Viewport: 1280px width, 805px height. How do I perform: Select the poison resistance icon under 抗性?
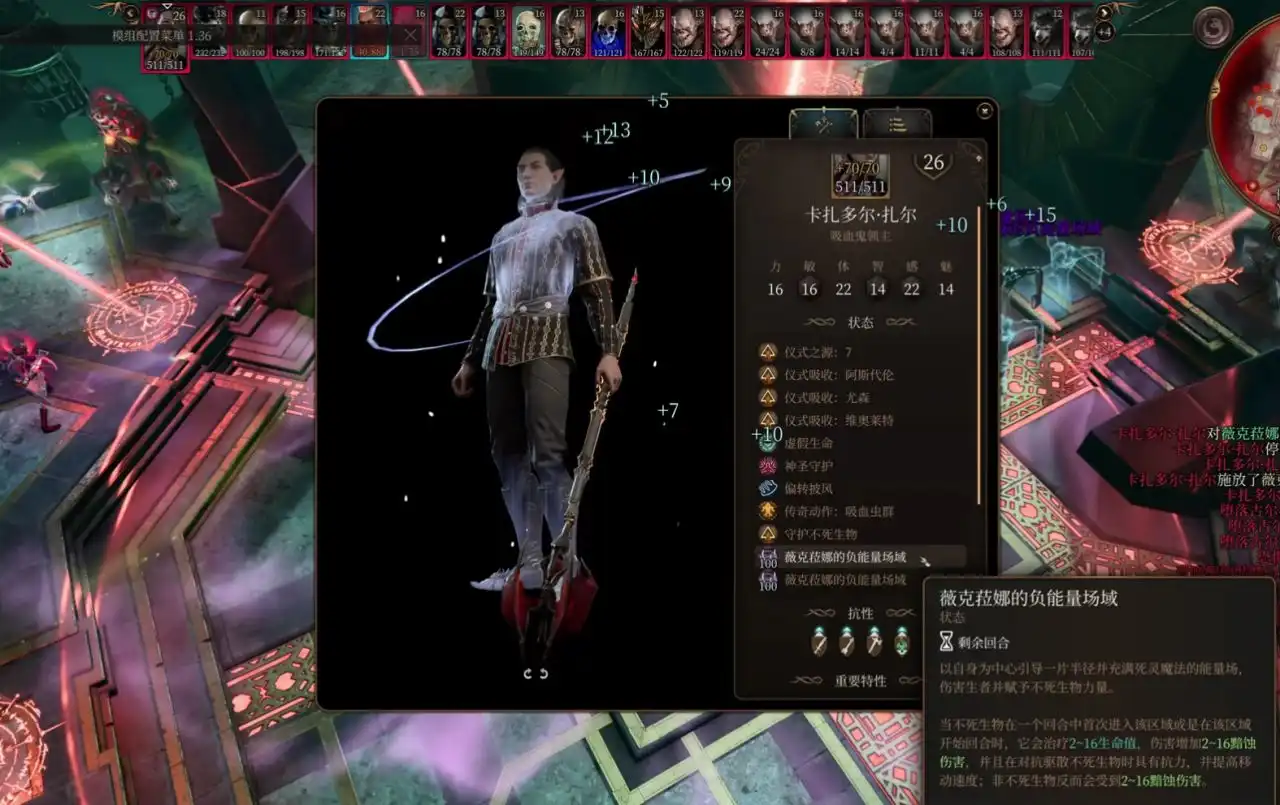[x=902, y=645]
